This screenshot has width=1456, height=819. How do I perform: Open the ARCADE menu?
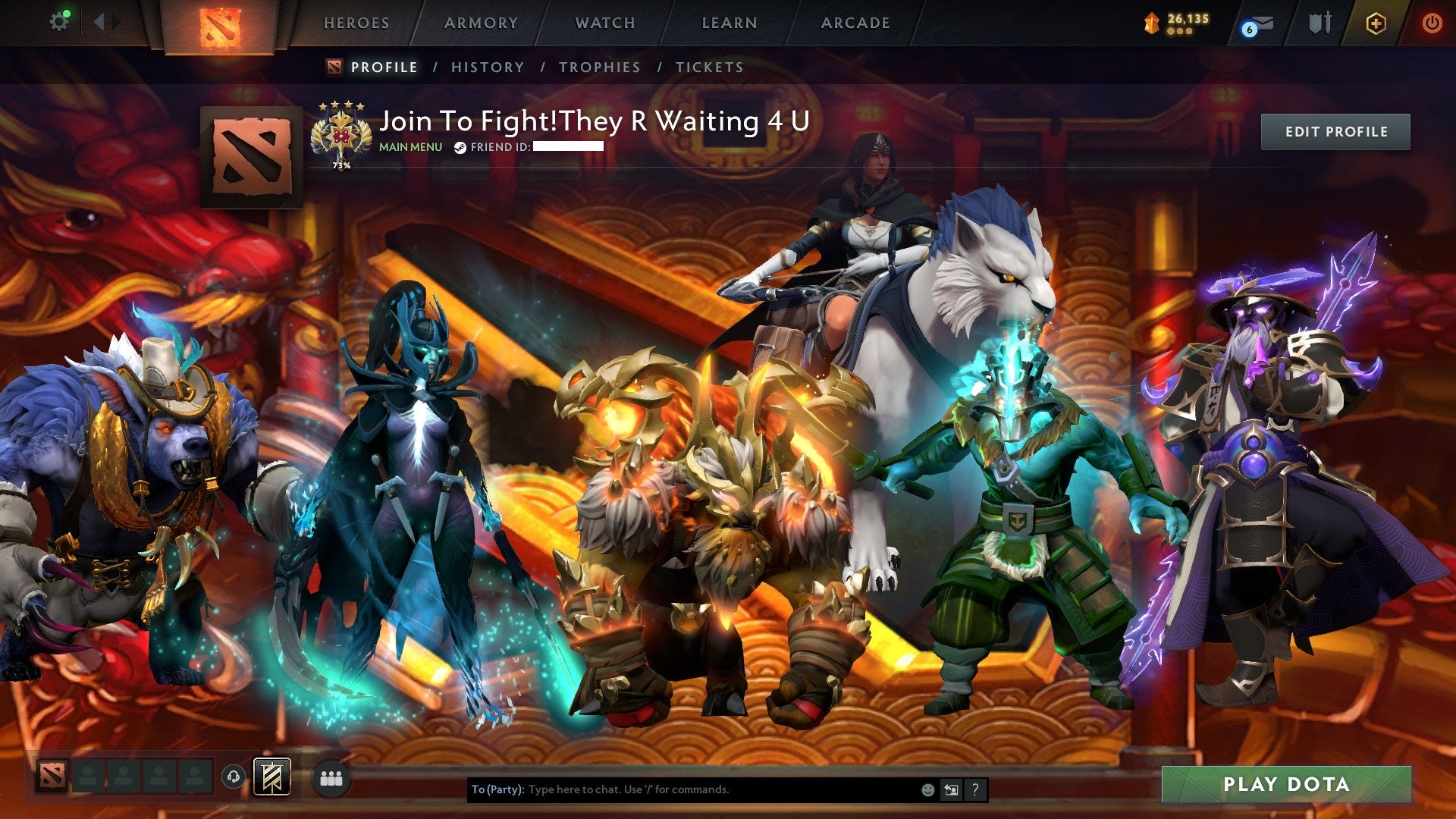[x=855, y=23]
